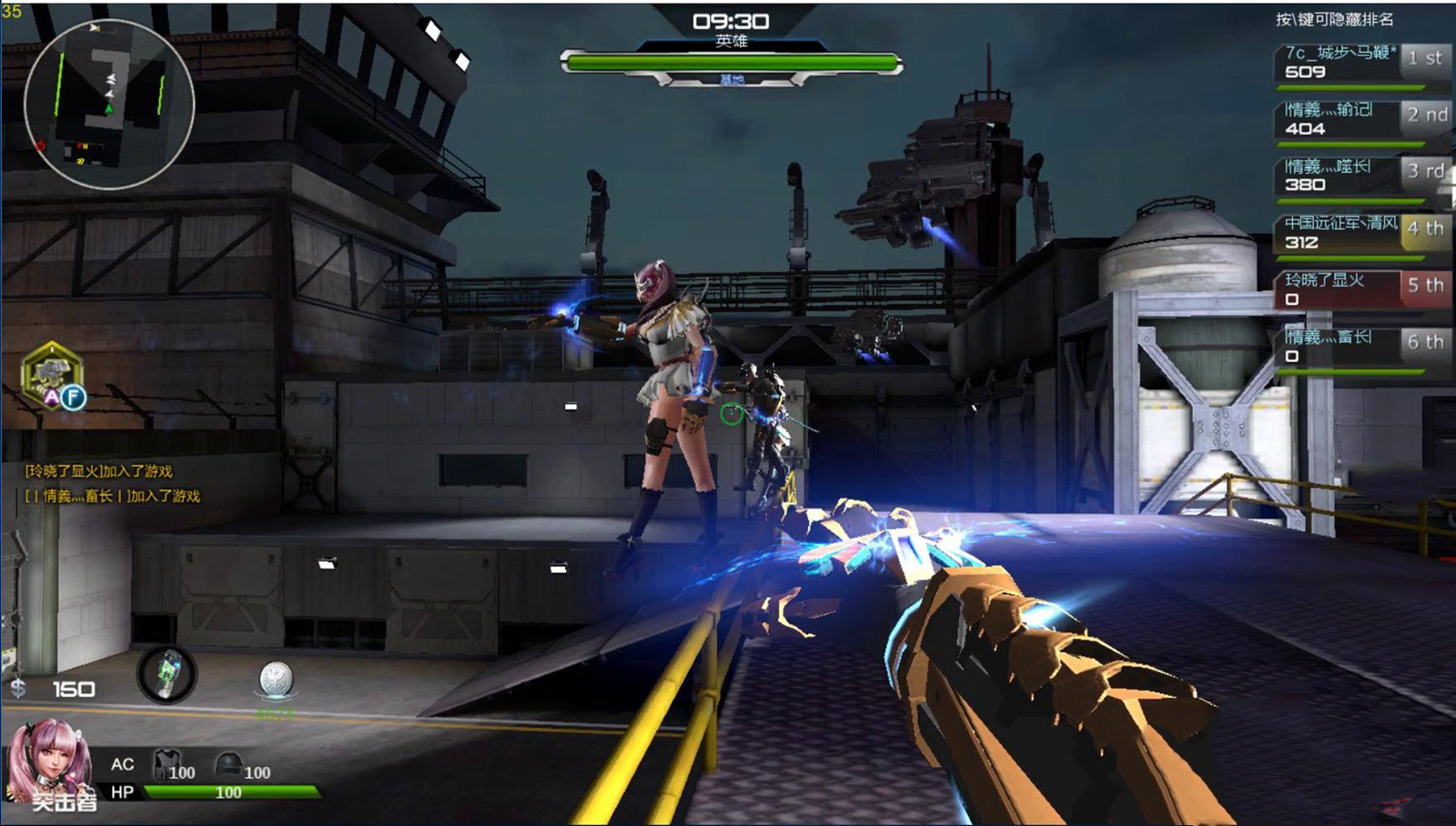Image resolution: width=1456 pixels, height=826 pixels.
Task: Click the circular minimap
Action: click(108, 104)
